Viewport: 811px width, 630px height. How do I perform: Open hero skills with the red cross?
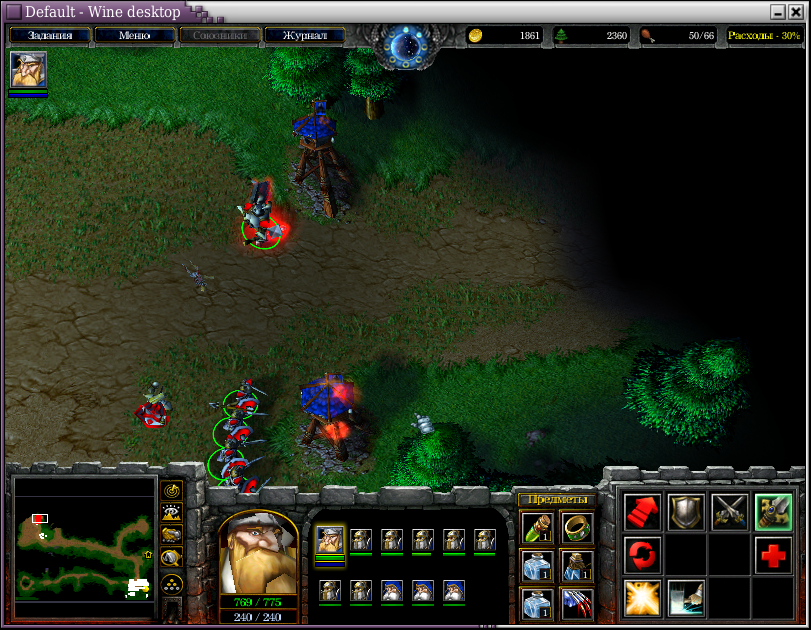[x=774, y=554]
